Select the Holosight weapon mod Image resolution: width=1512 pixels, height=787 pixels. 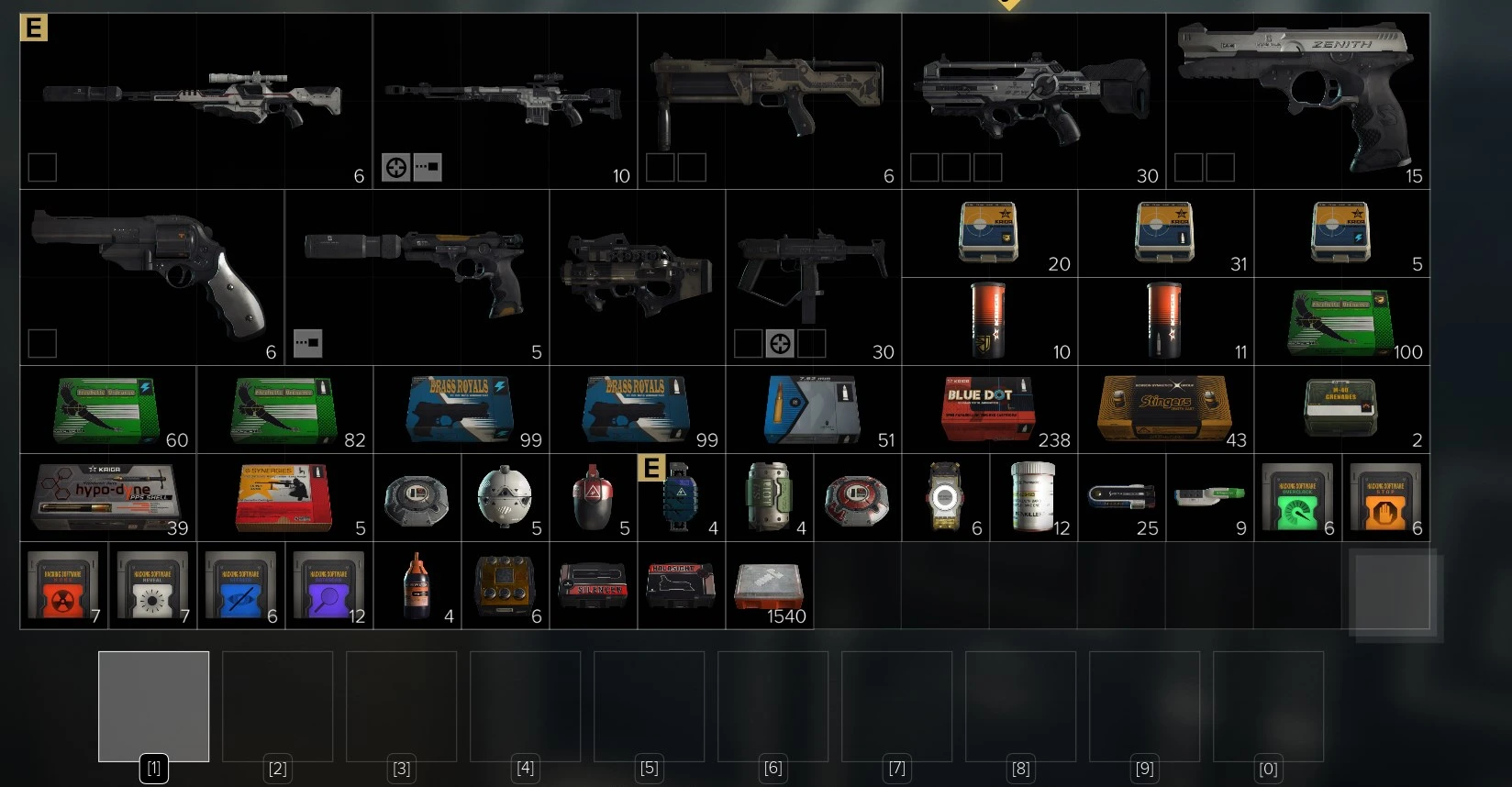[x=681, y=587]
